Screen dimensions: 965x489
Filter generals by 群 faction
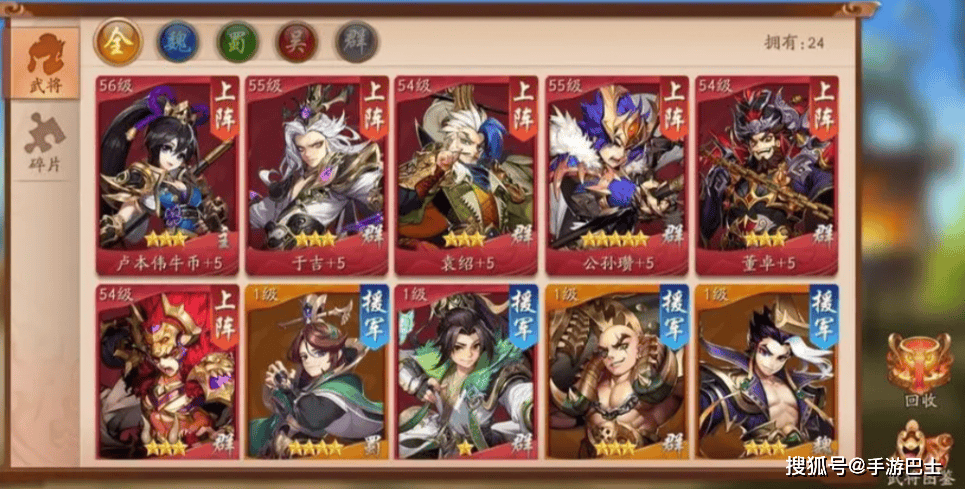(x=356, y=42)
